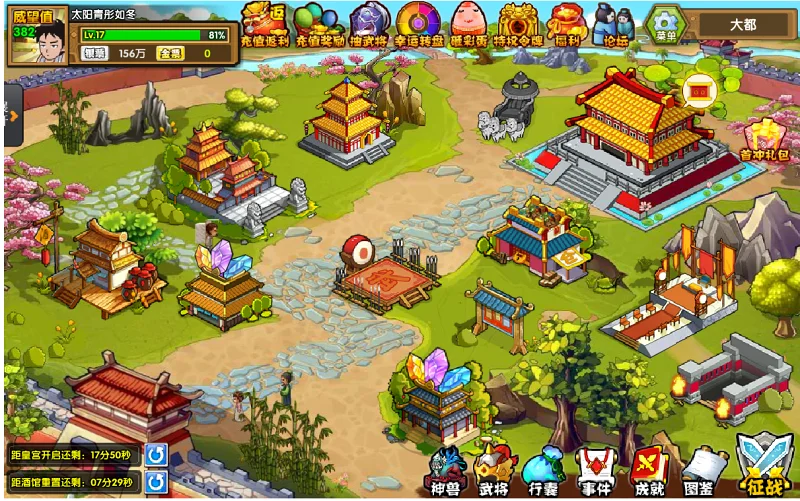
Task: Visit the 论坛 forum icon
Action: pyautogui.click(x=610, y=24)
